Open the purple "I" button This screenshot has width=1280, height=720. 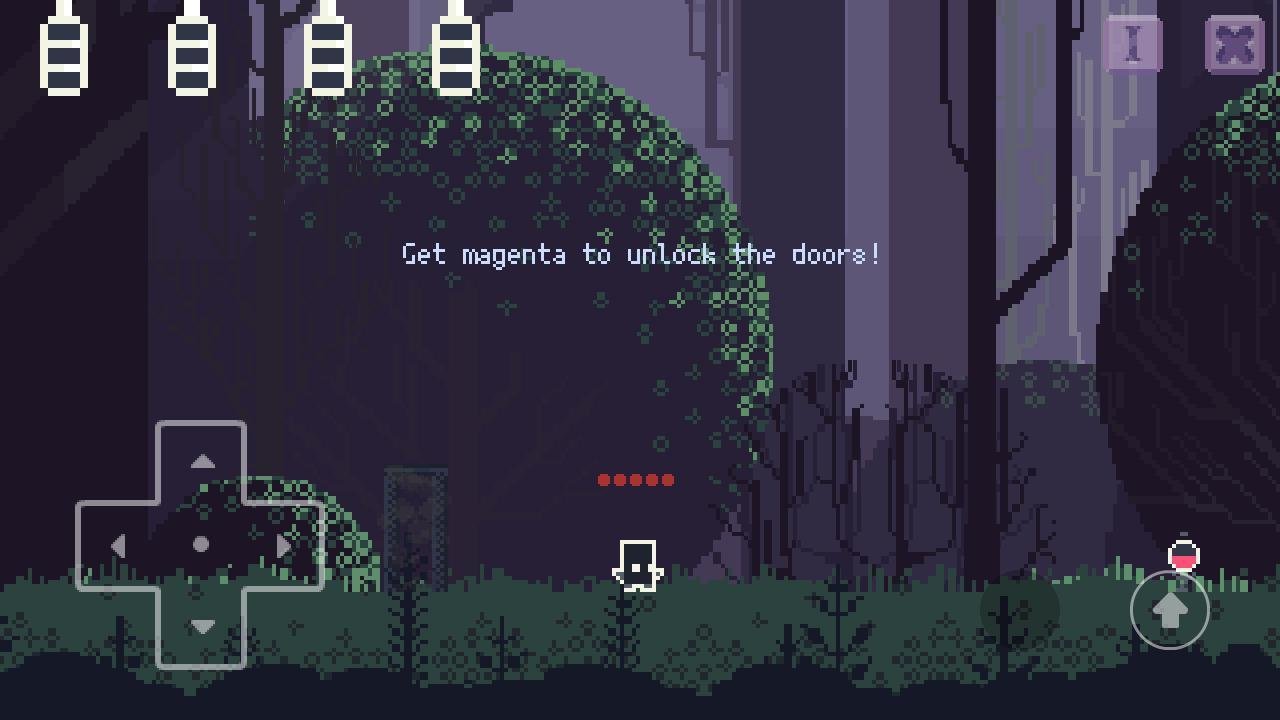point(1133,45)
